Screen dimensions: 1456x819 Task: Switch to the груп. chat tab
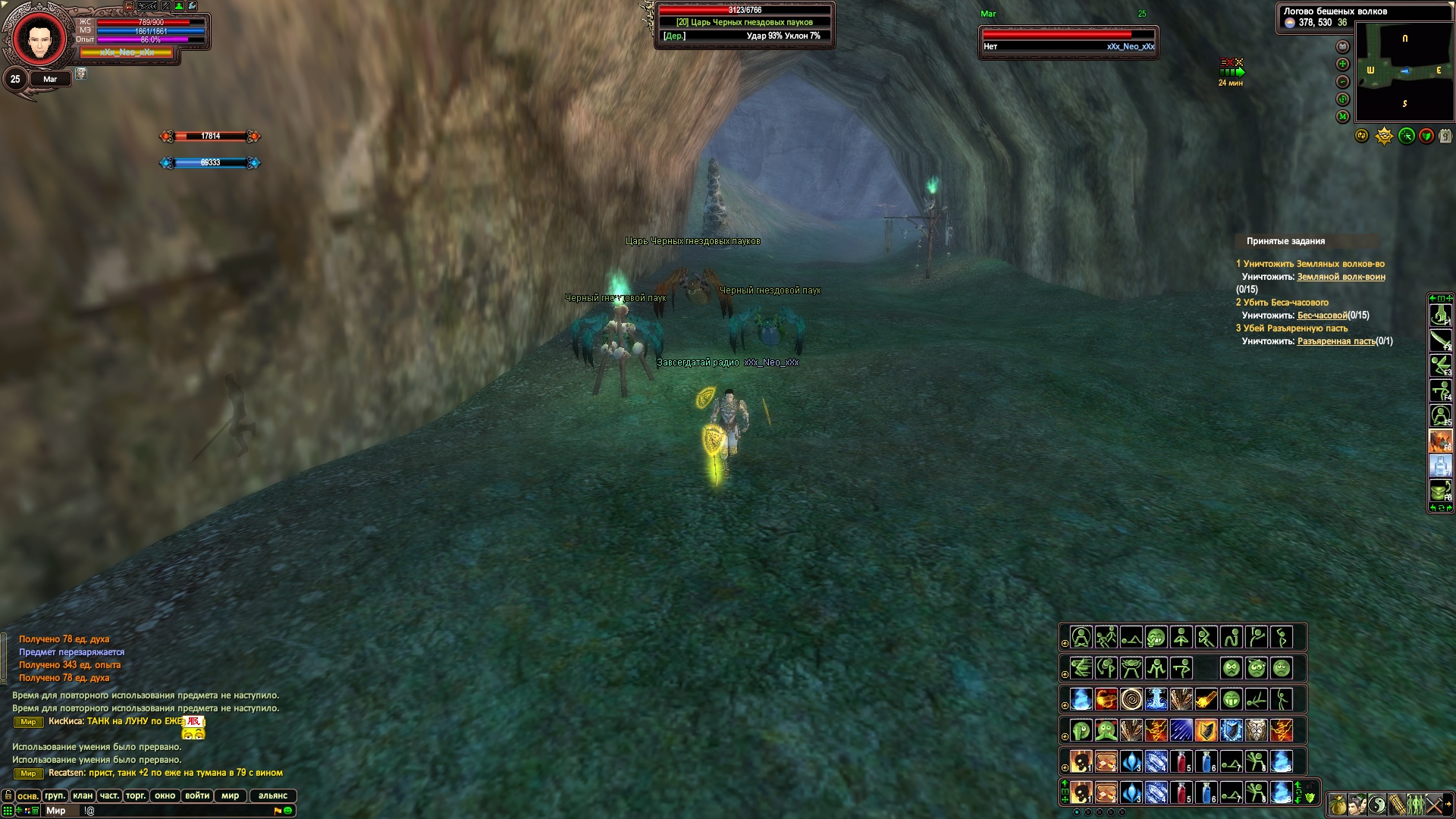(55, 795)
